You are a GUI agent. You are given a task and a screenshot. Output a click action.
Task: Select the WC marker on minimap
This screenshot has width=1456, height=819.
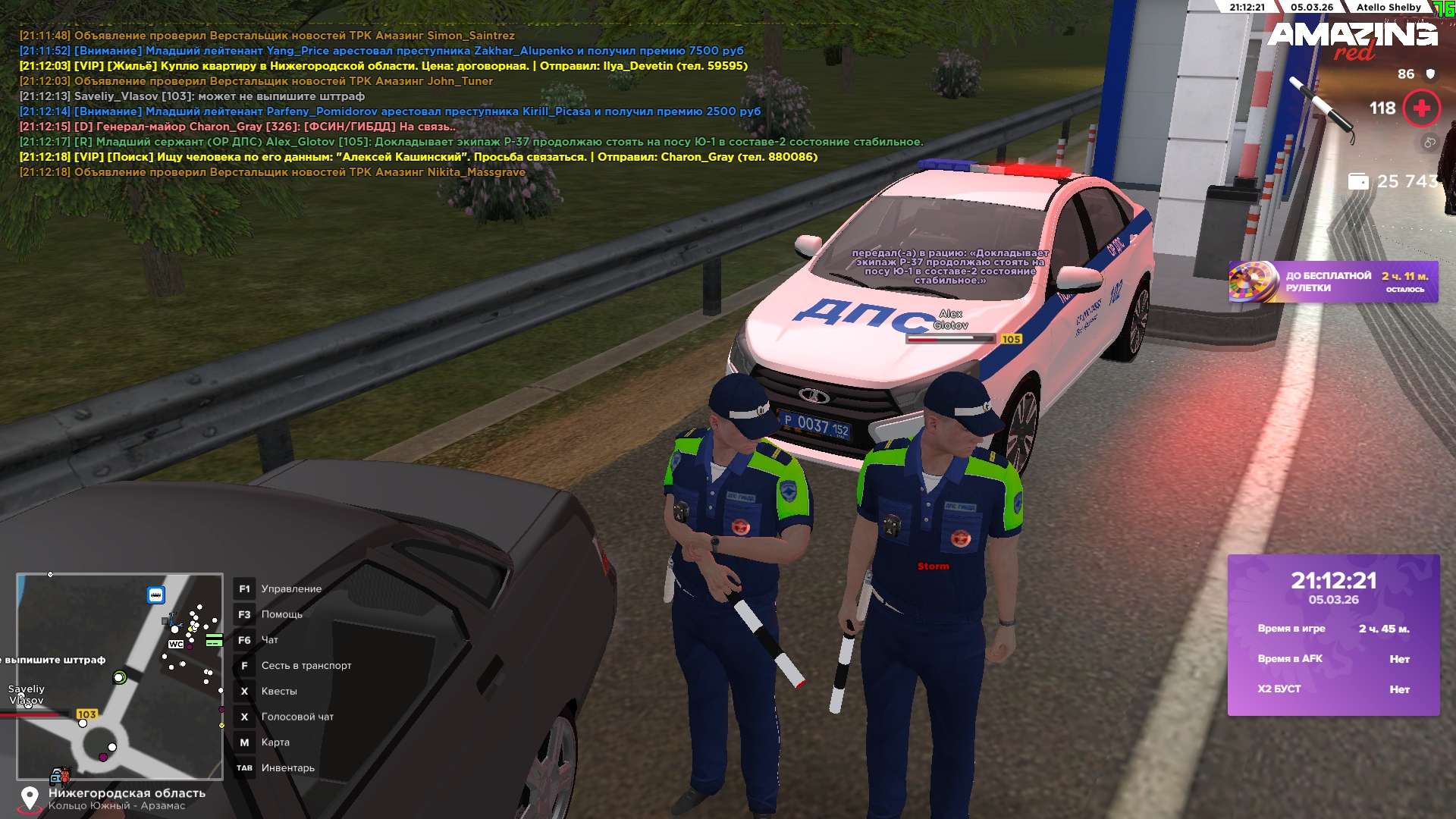(176, 645)
